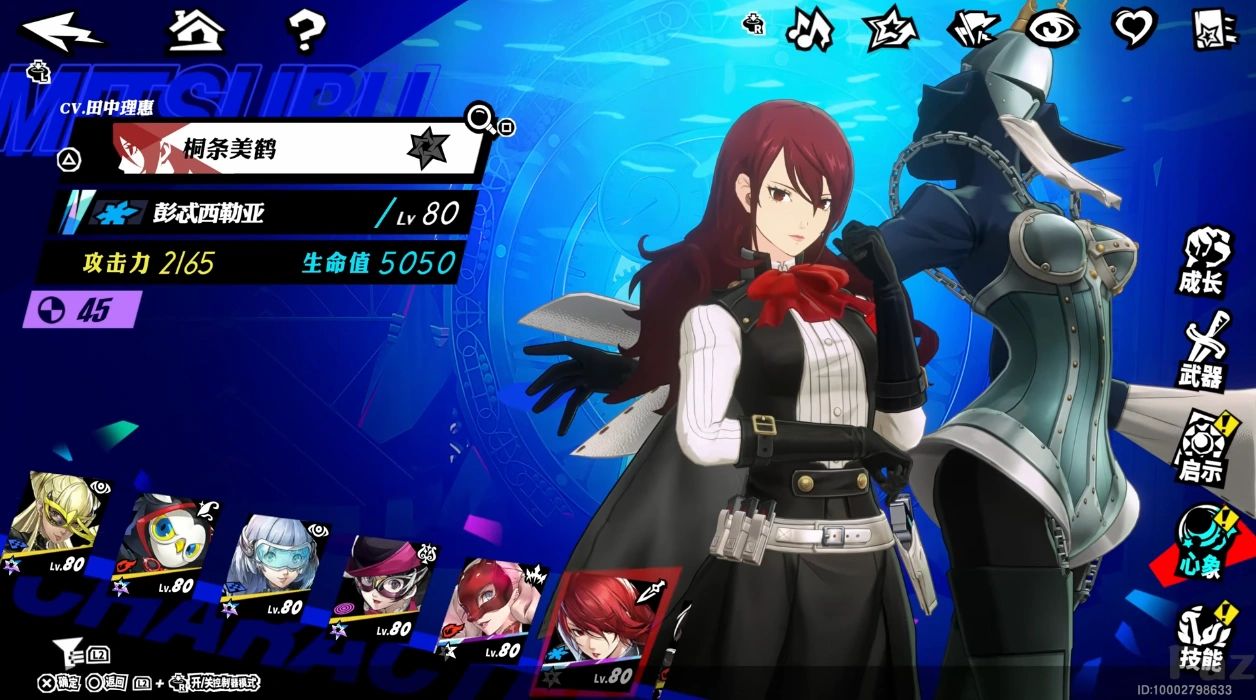Open the question mark help icon
Screen dimensions: 1256x700
coord(307,32)
